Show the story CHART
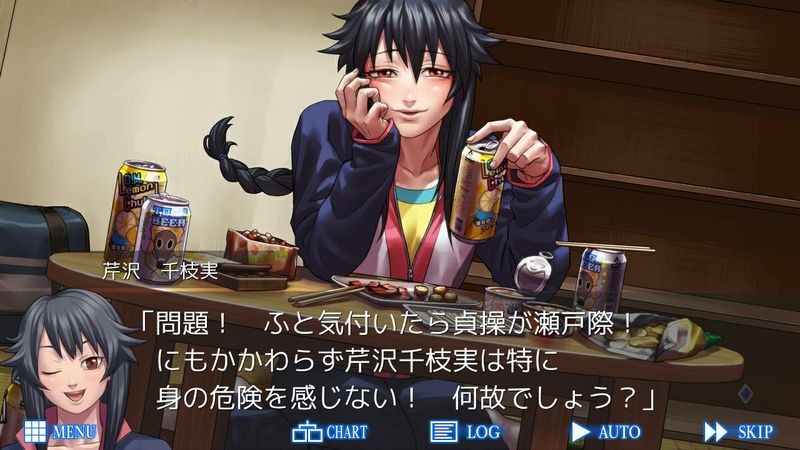The height and width of the screenshot is (450, 800). tap(329, 432)
